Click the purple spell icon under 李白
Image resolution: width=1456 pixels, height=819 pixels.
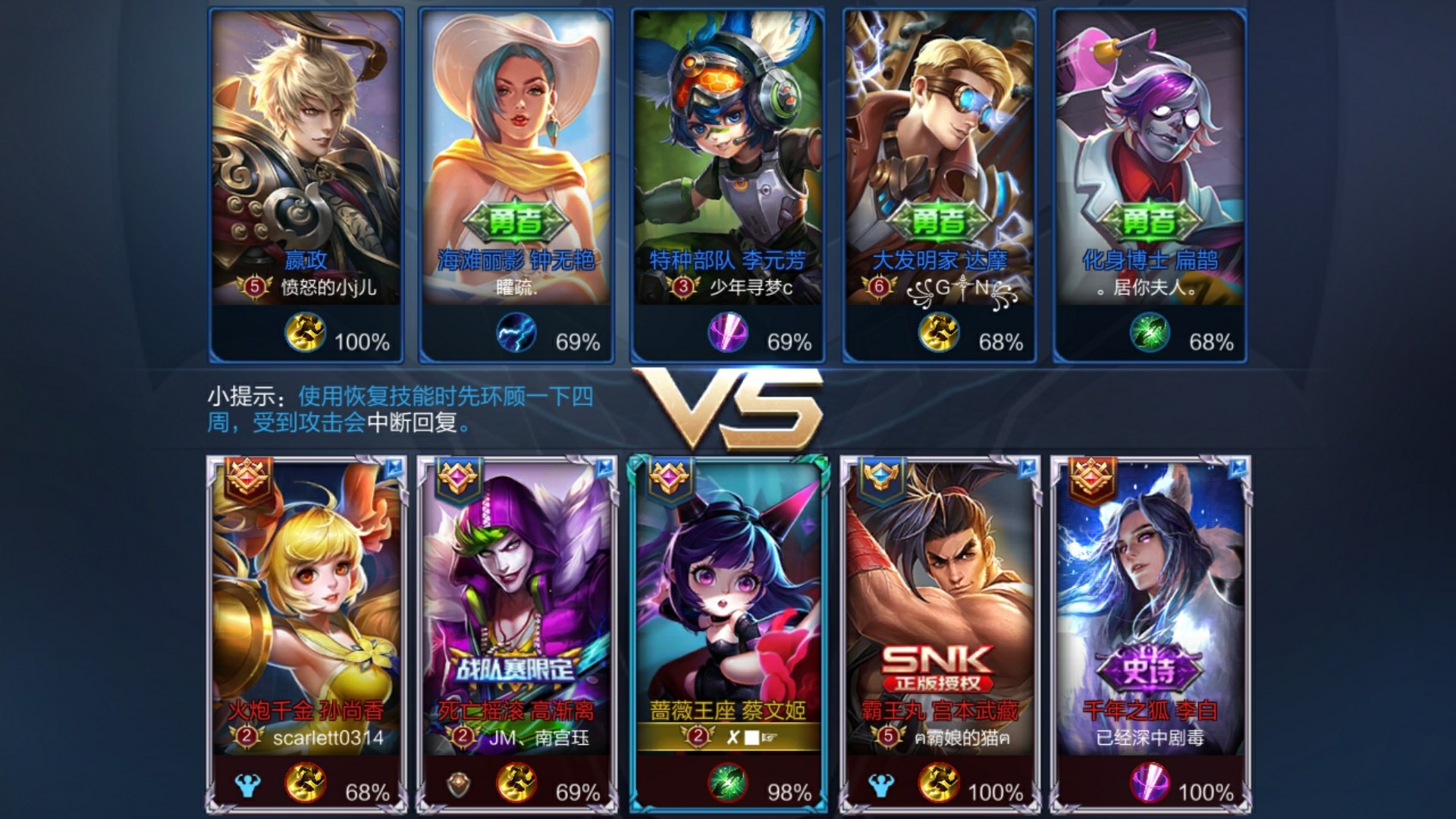click(1150, 783)
